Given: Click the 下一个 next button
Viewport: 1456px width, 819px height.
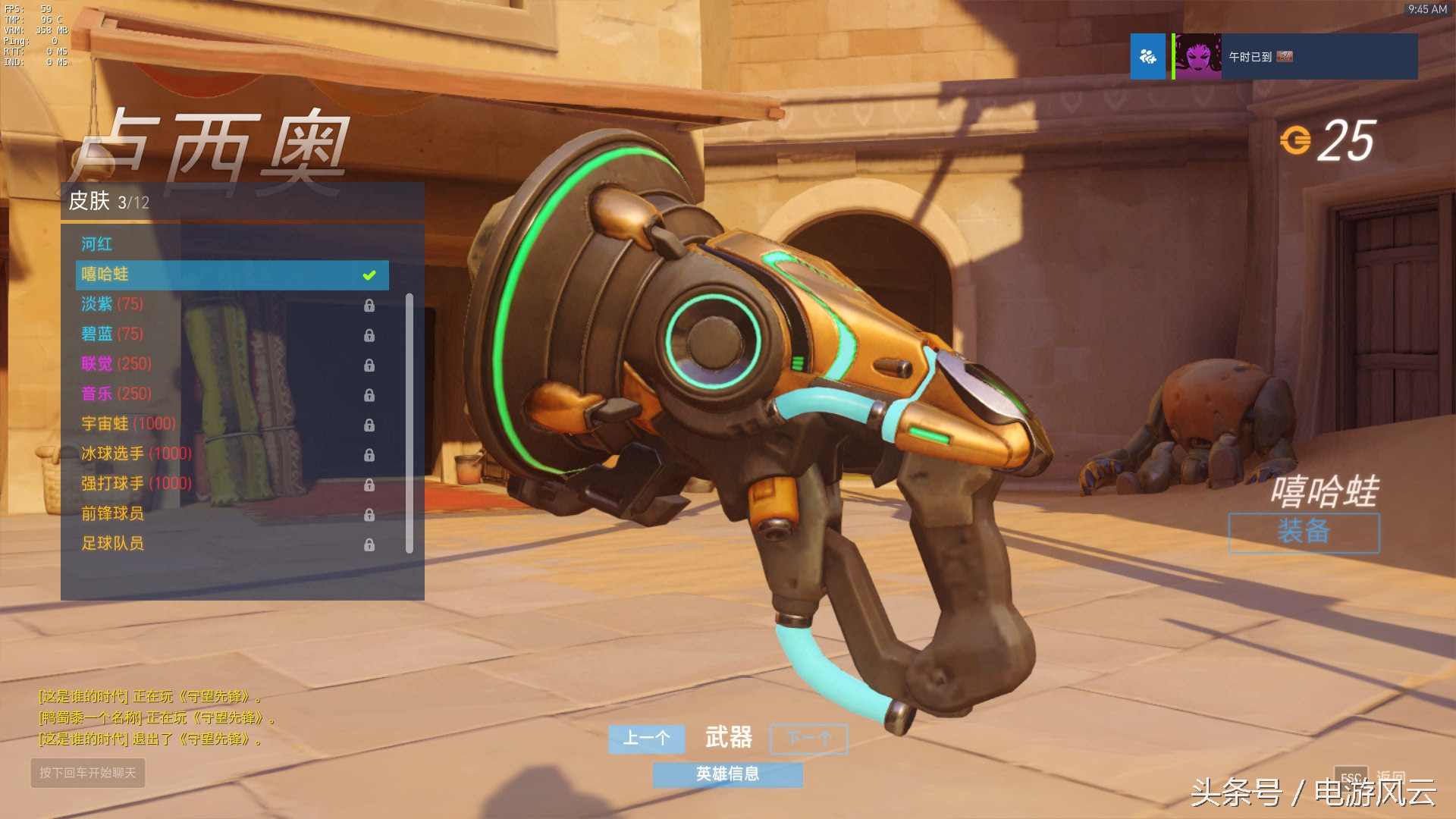Looking at the screenshot, I should point(809,739).
